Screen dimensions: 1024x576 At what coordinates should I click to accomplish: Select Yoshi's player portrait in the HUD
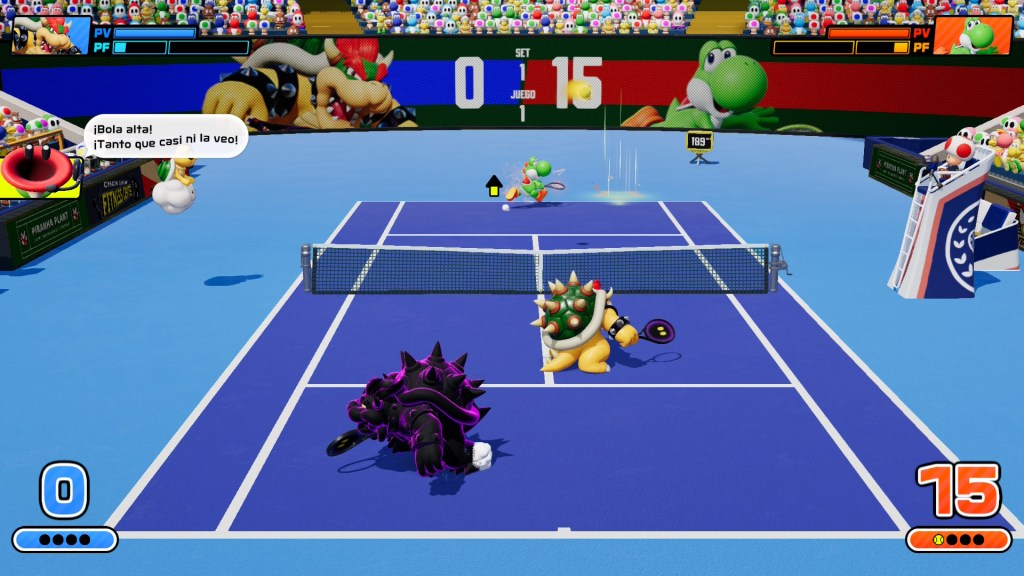point(972,36)
